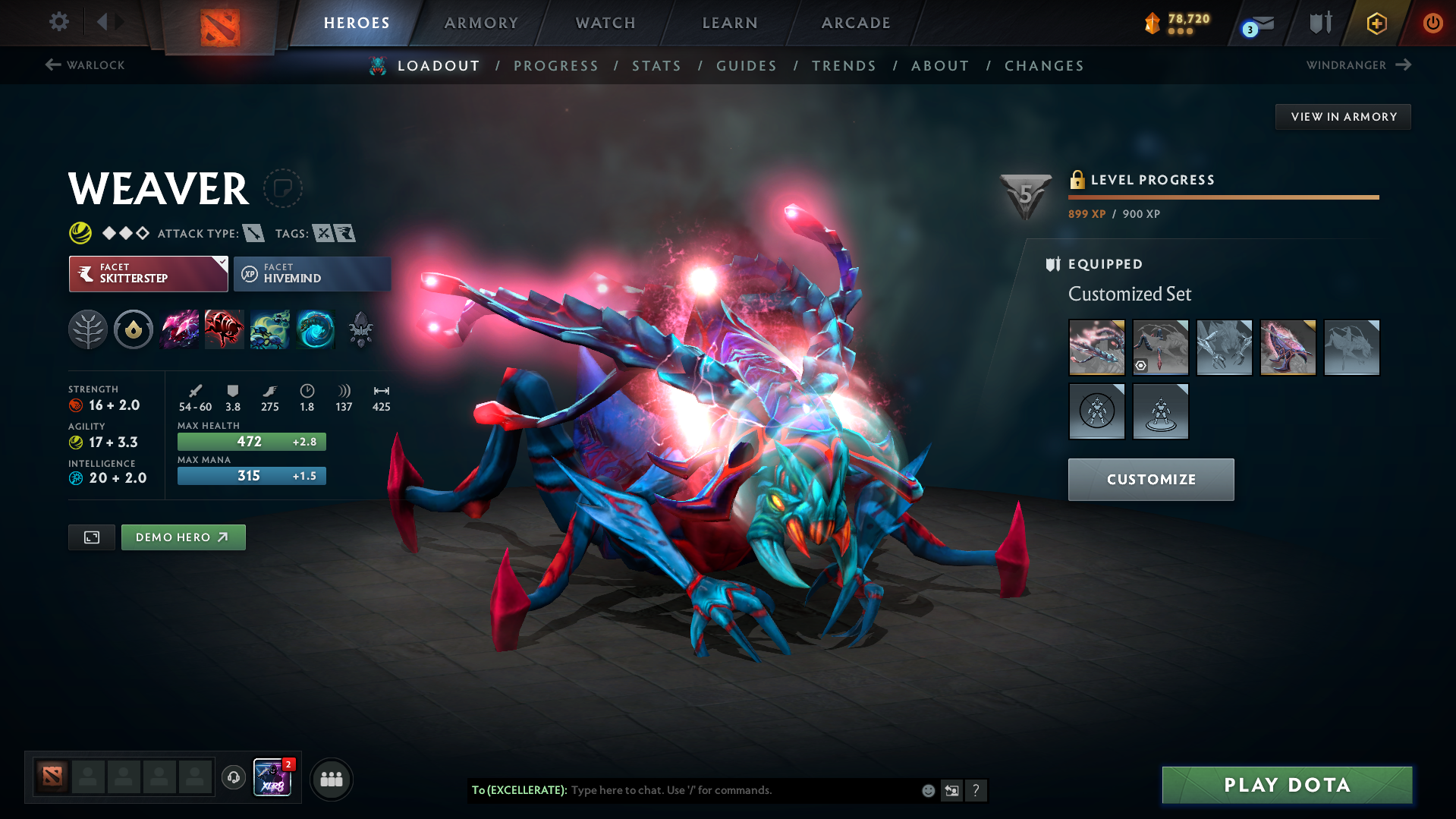Open the Weaver talent tree icon
Screen dimensions: 1456x819
tap(88, 329)
